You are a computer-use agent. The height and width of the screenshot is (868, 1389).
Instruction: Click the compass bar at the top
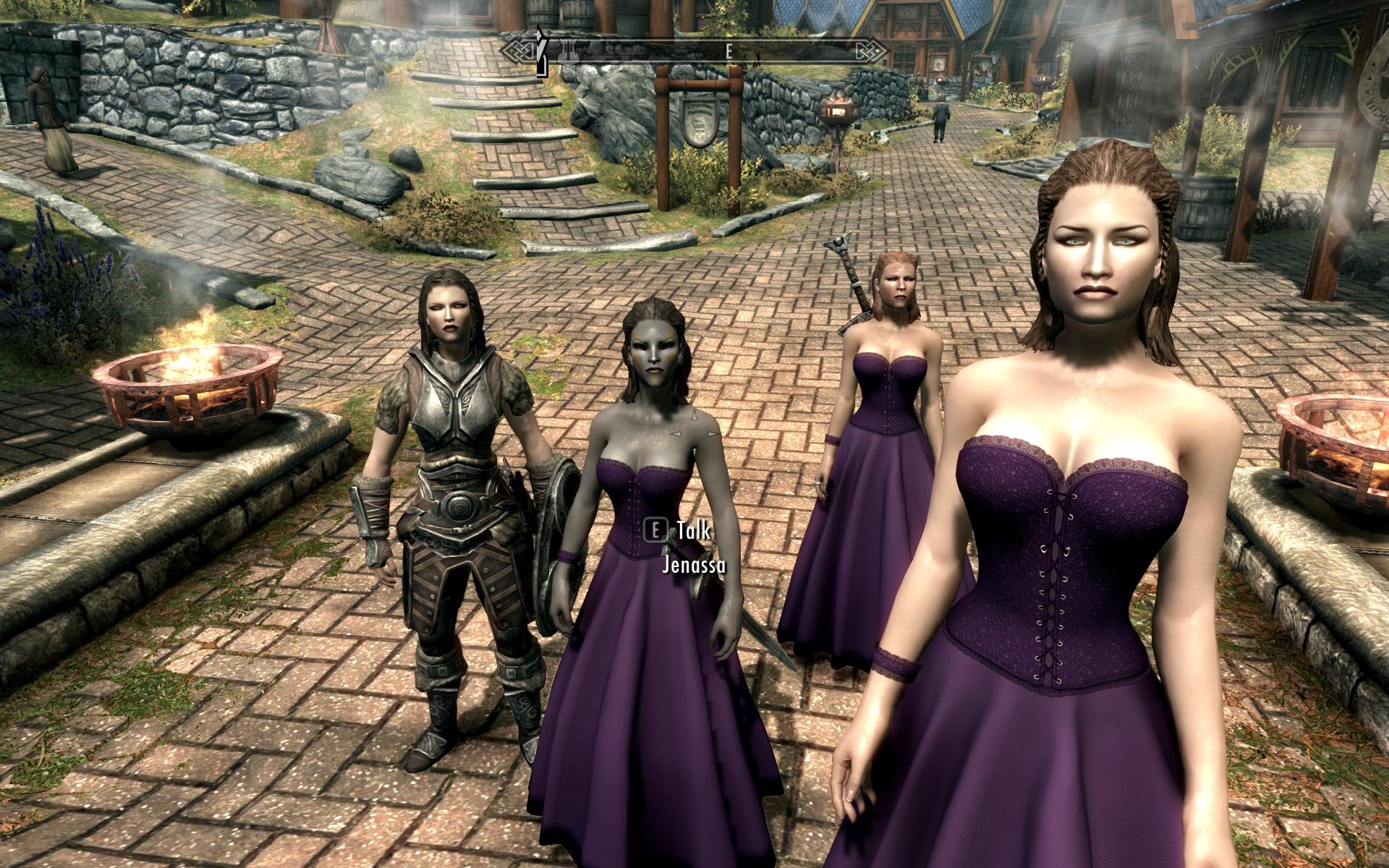tap(694, 52)
